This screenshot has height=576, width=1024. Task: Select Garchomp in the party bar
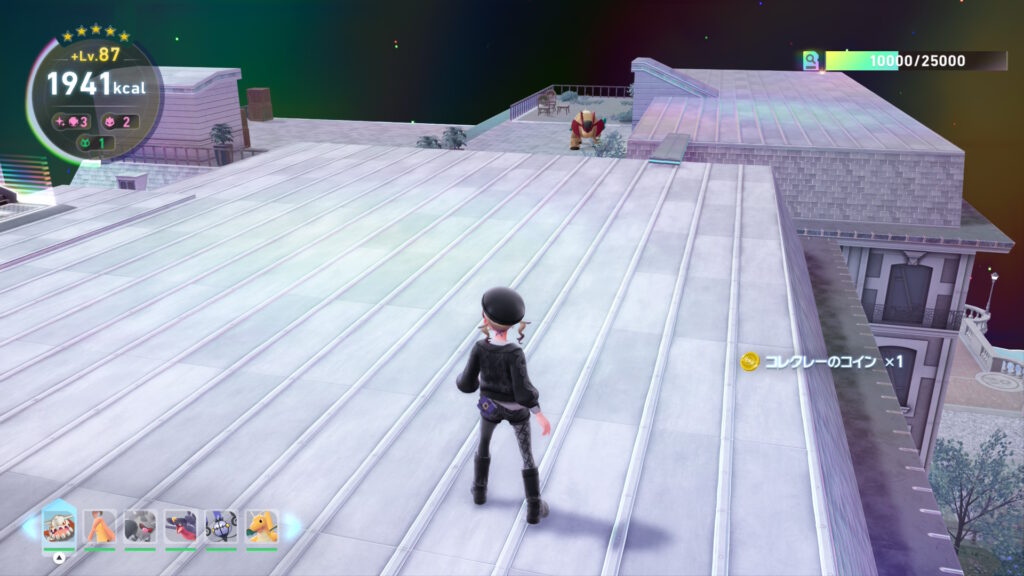(181, 526)
